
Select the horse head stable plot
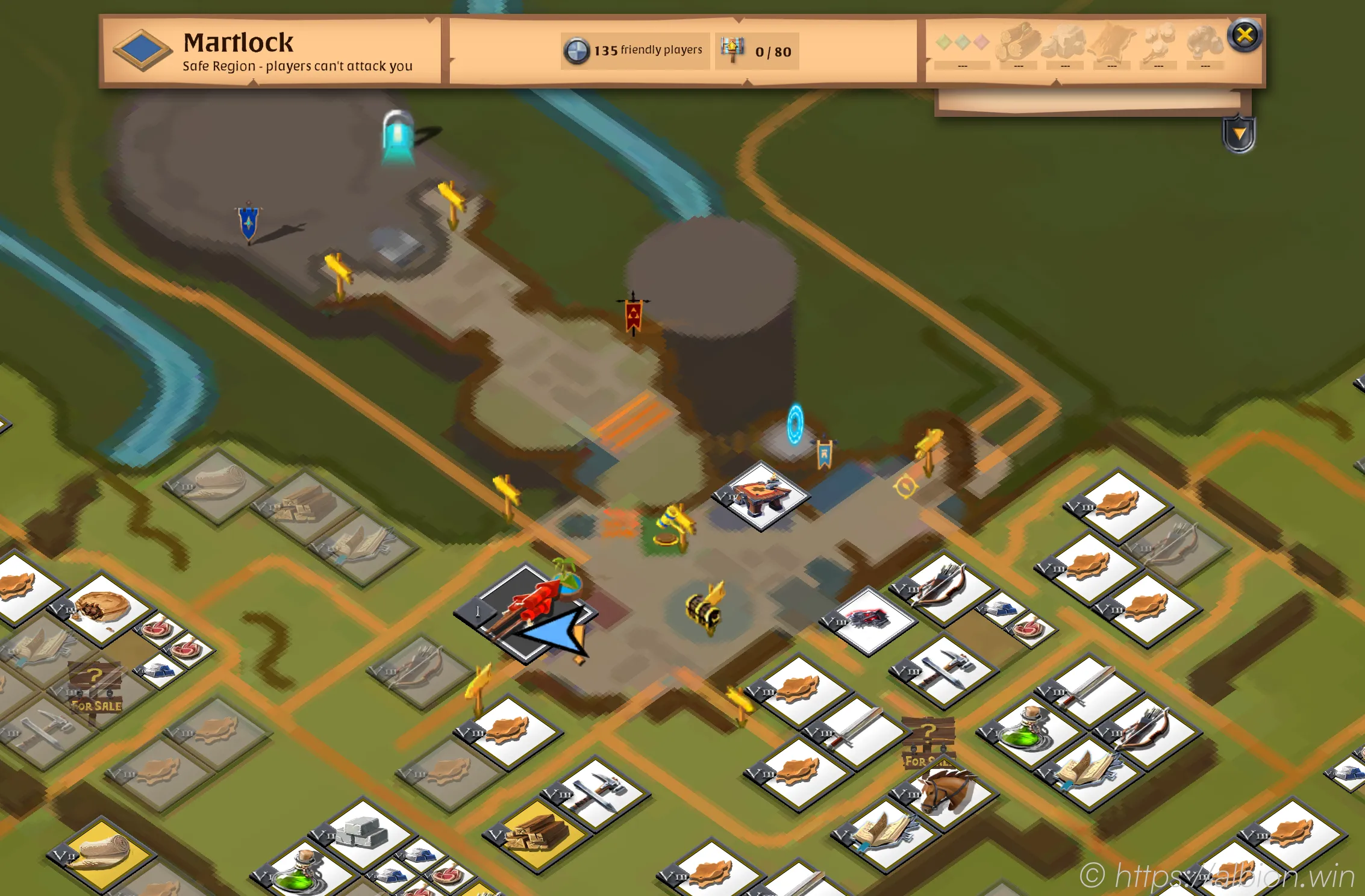(x=947, y=791)
